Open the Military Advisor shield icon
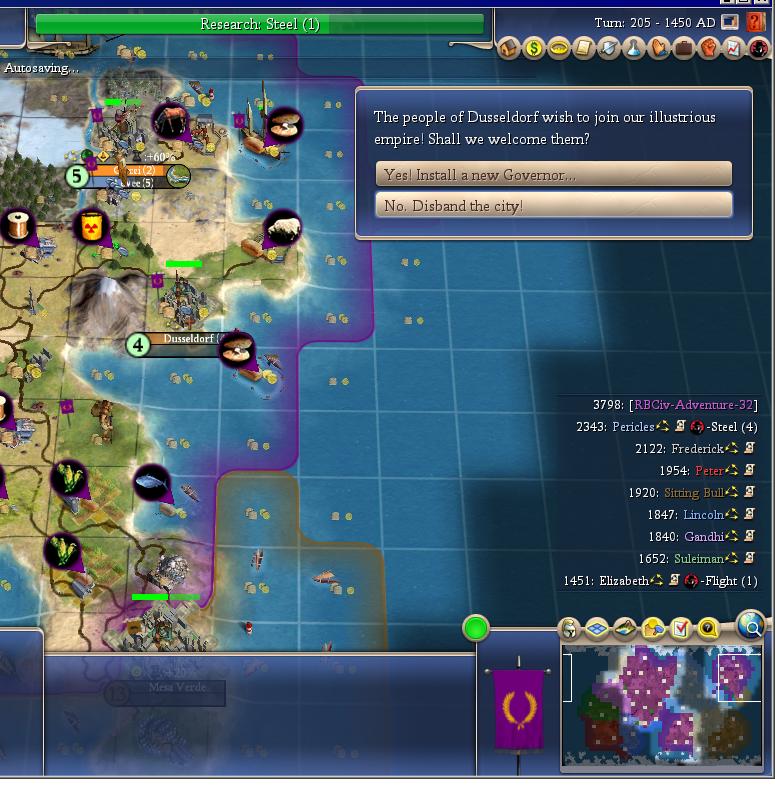 tap(609, 48)
